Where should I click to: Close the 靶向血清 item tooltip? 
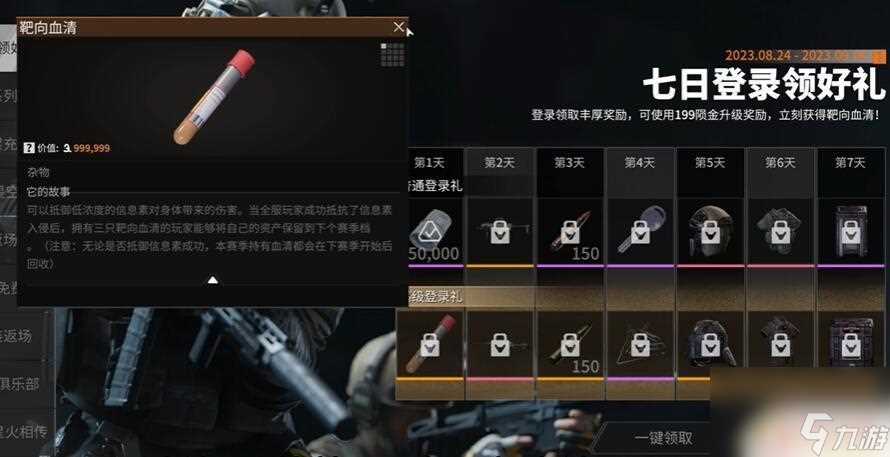click(x=399, y=27)
